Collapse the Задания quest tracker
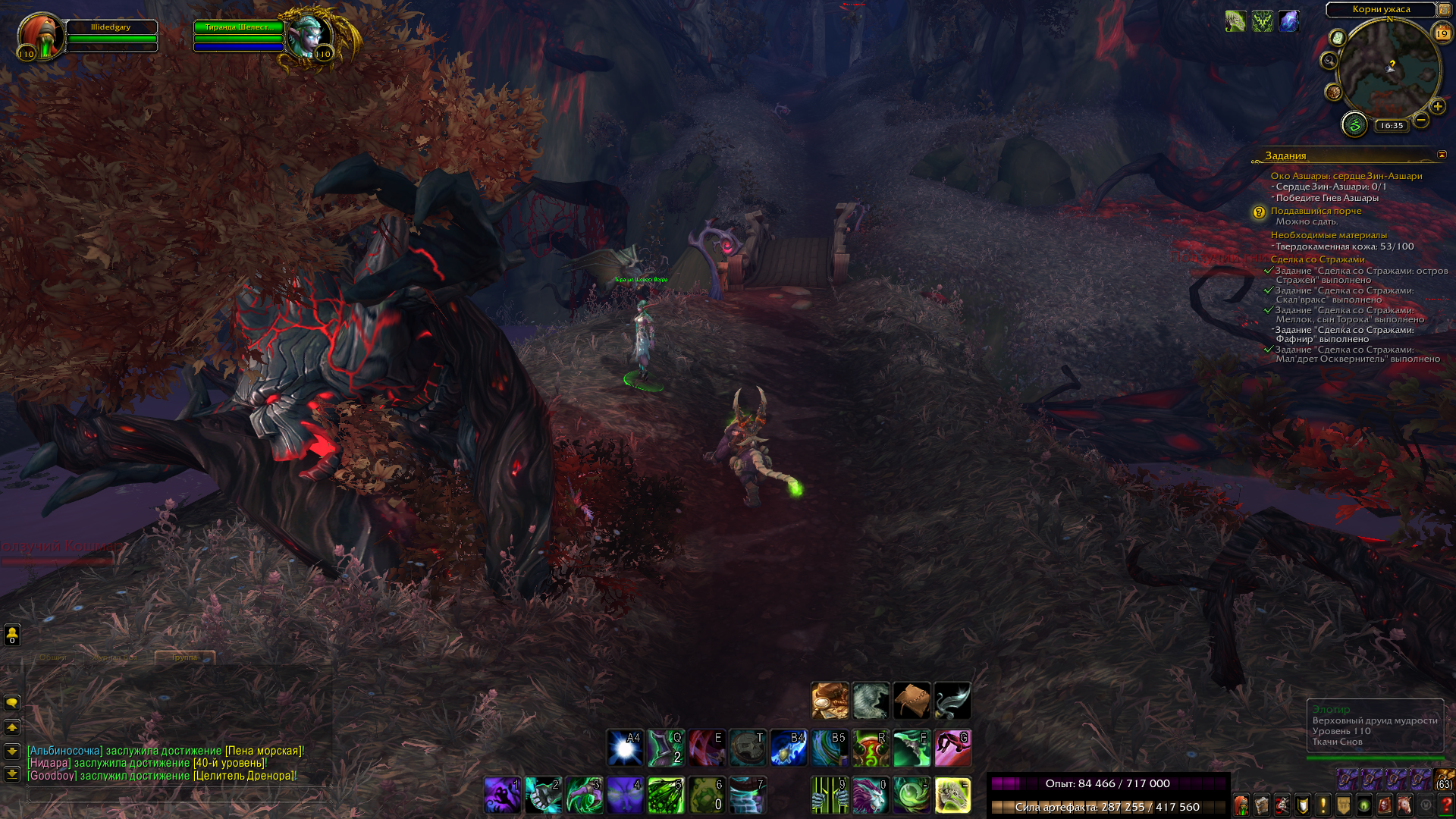This screenshot has width=1456, height=819. [x=1442, y=155]
